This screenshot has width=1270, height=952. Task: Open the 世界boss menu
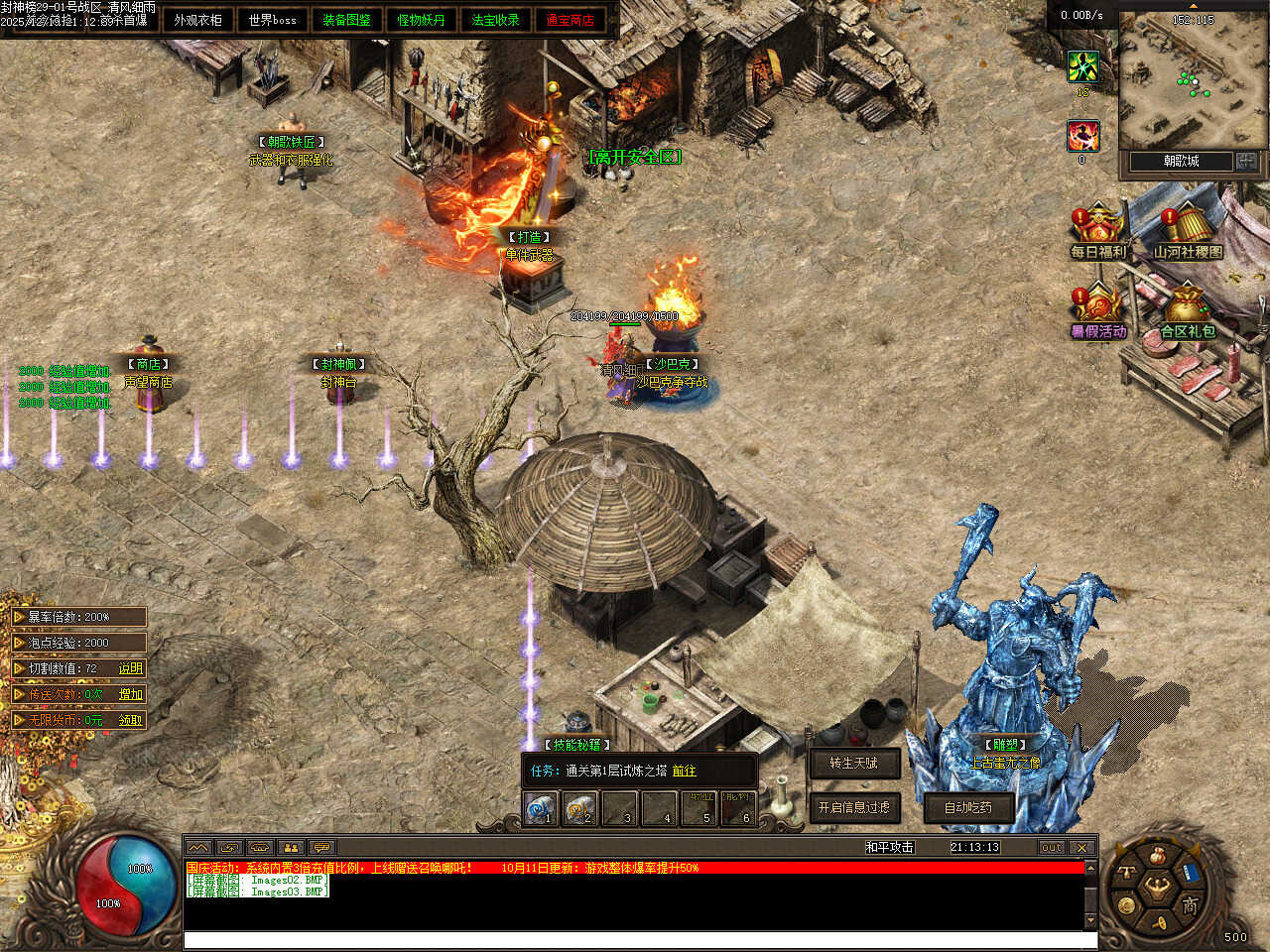tap(272, 20)
